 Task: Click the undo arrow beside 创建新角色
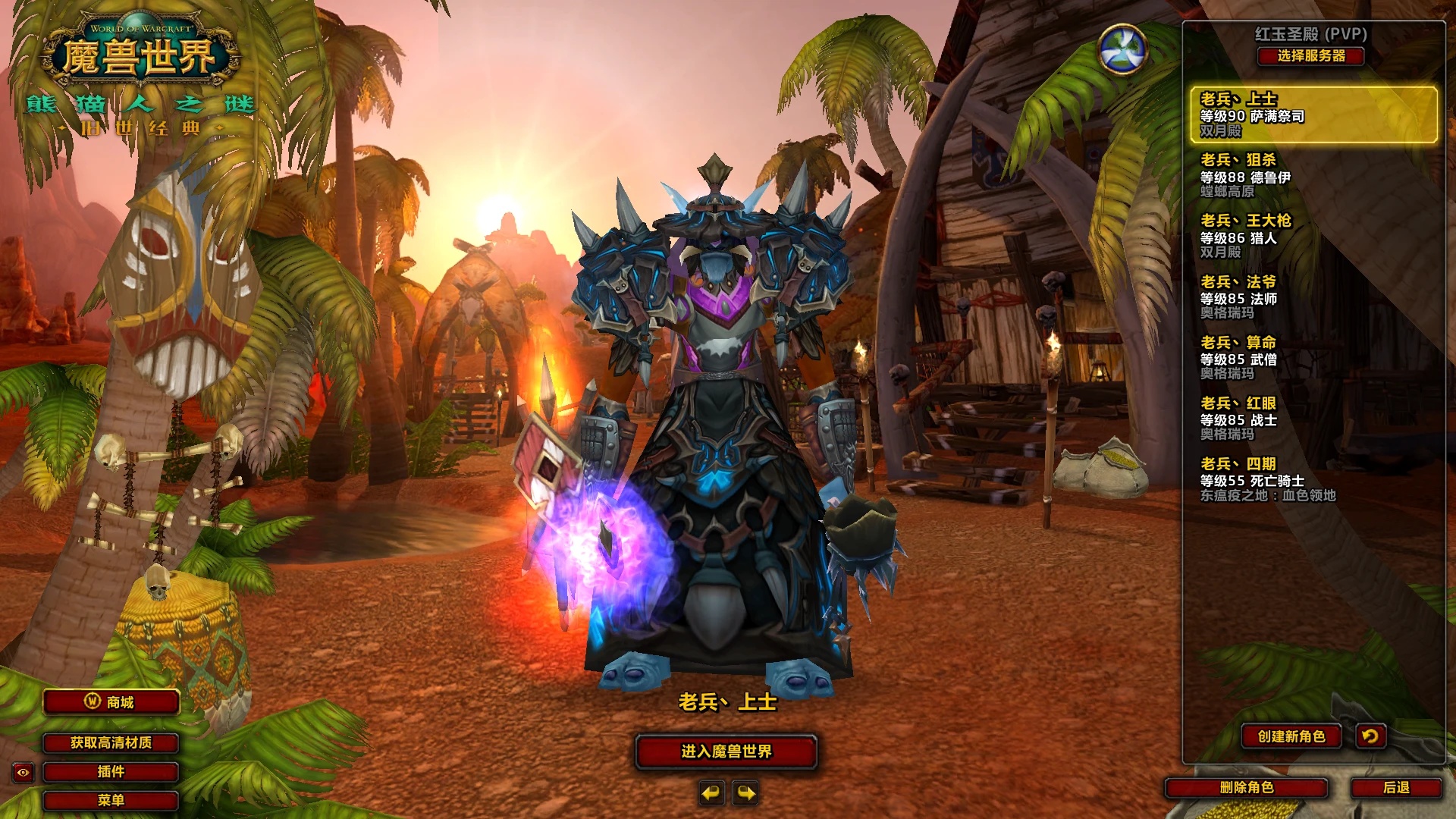click(x=1370, y=736)
